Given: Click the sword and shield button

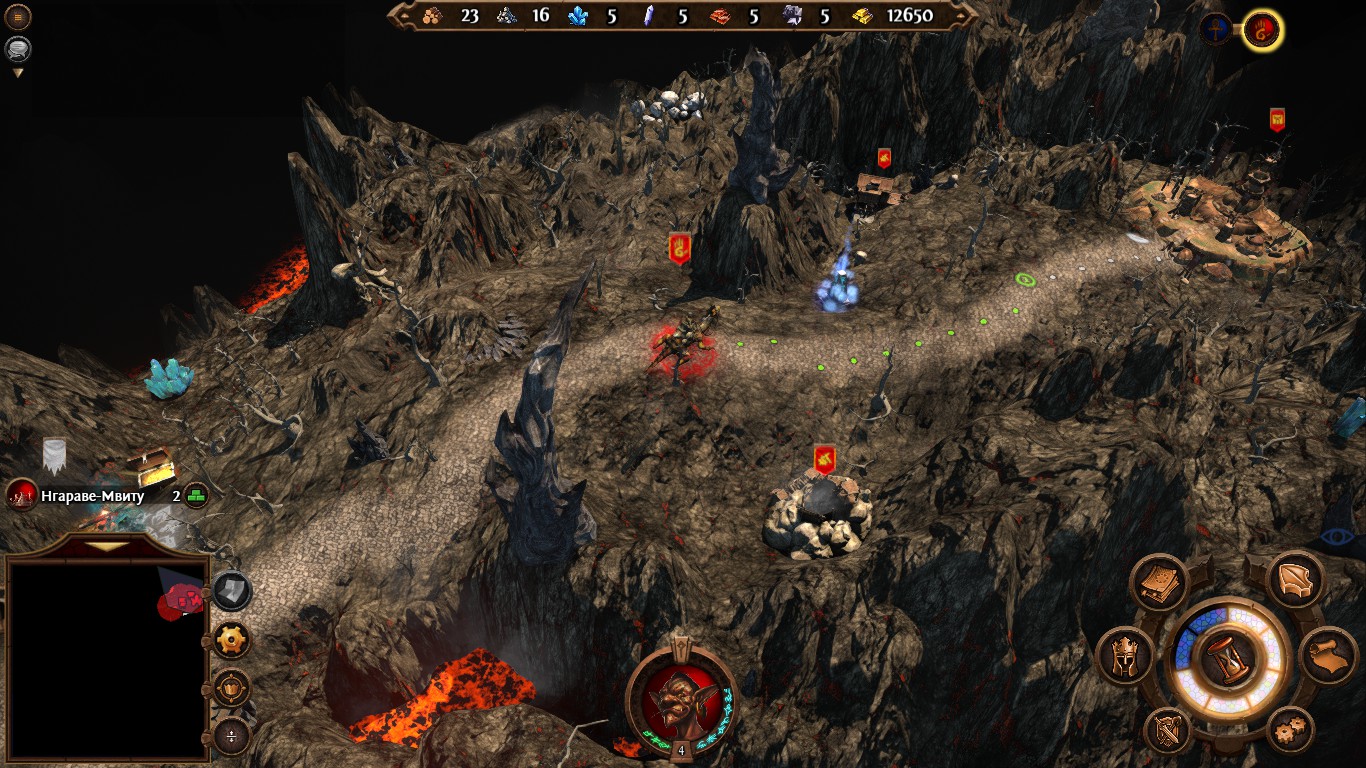Looking at the screenshot, I should tap(1166, 730).
